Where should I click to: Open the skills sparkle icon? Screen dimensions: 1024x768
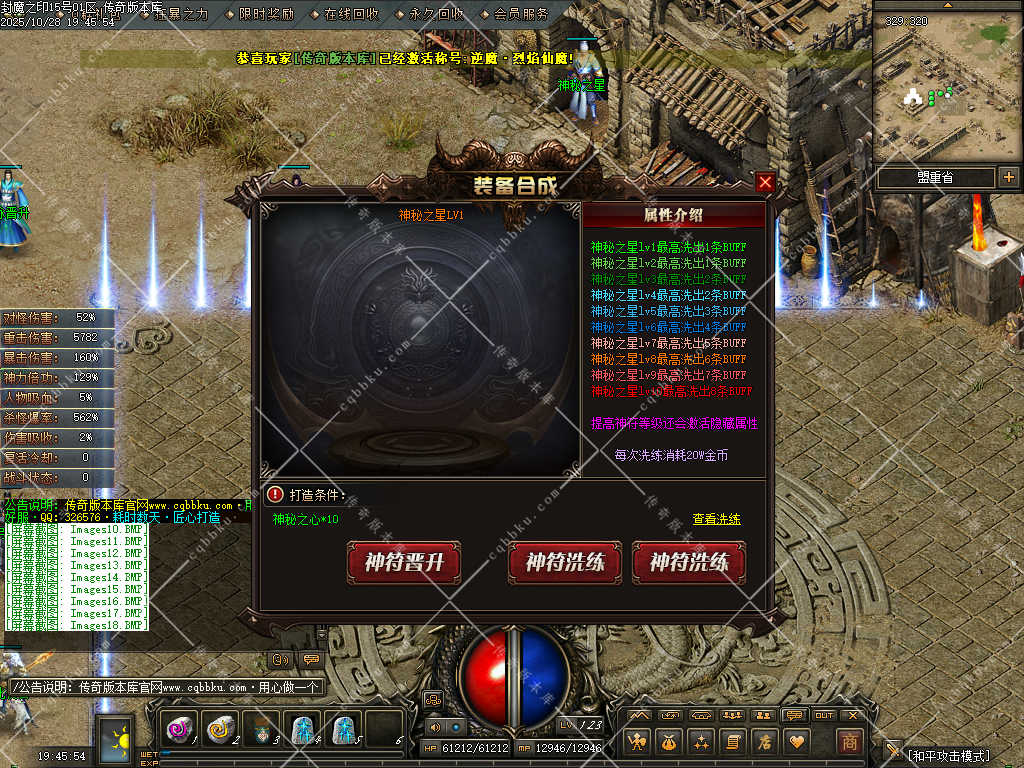pos(700,742)
